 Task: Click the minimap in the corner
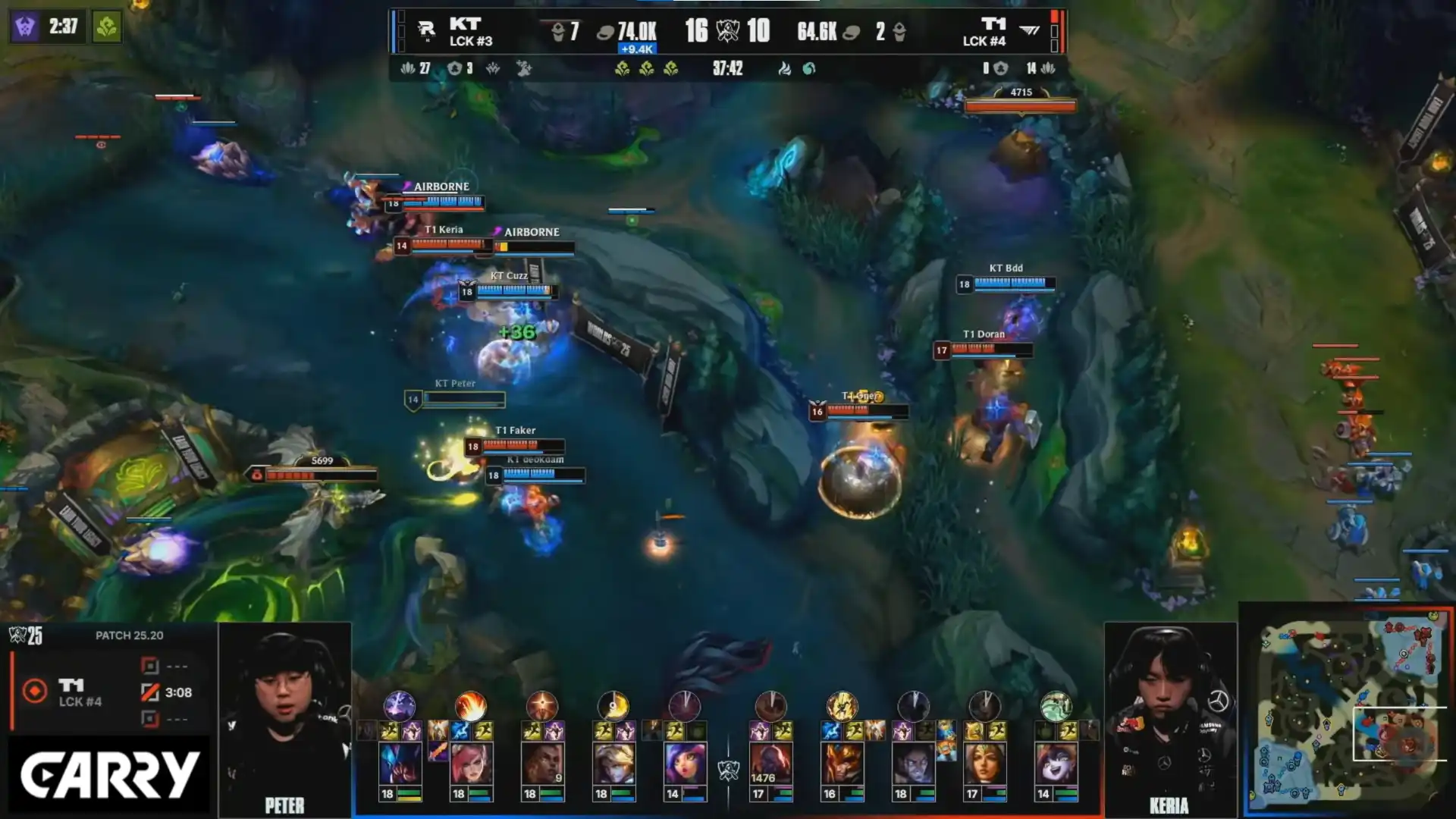coord(1348,711)
